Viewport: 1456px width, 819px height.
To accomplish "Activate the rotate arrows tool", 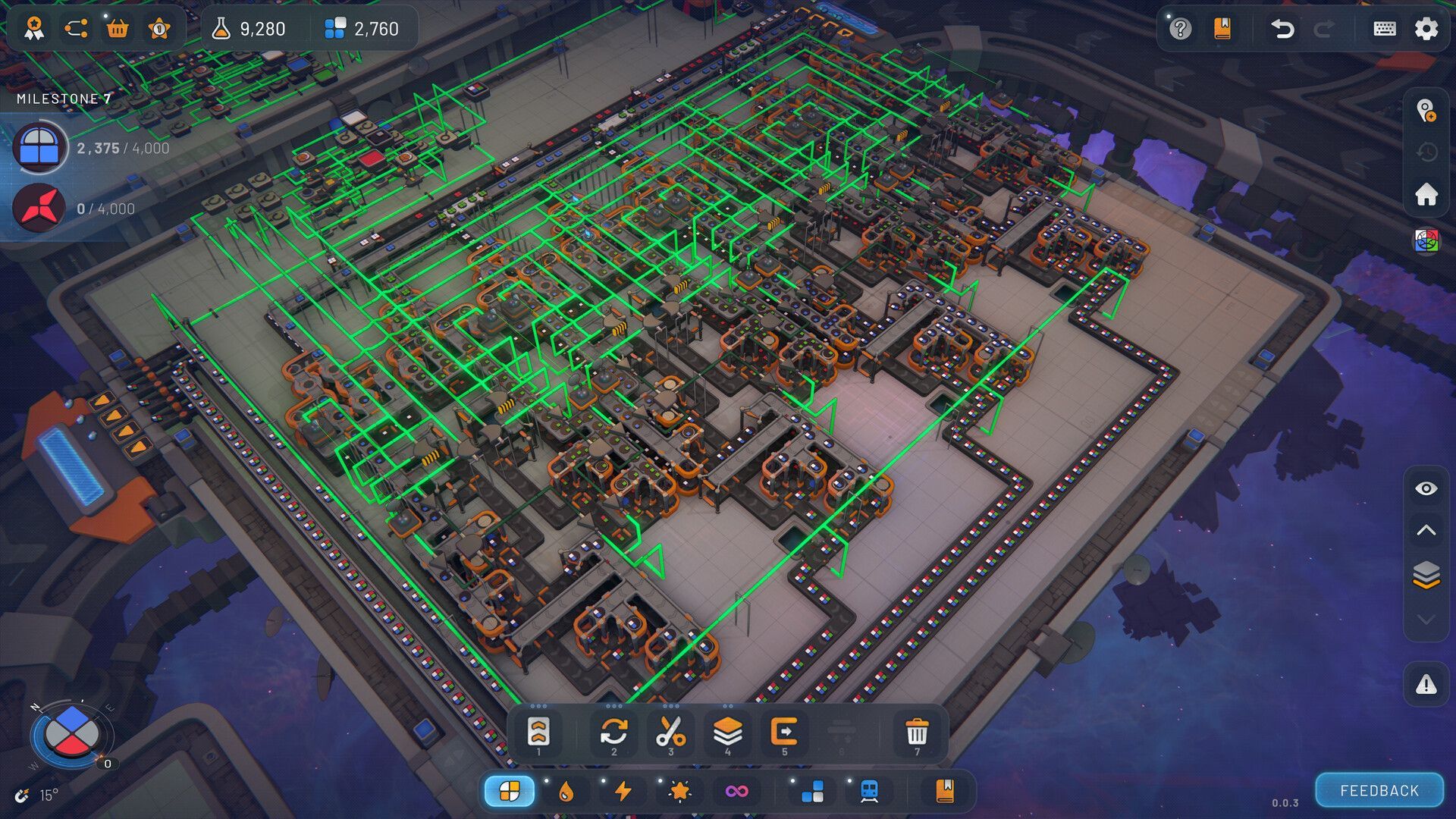I will (x=613, y=733).
